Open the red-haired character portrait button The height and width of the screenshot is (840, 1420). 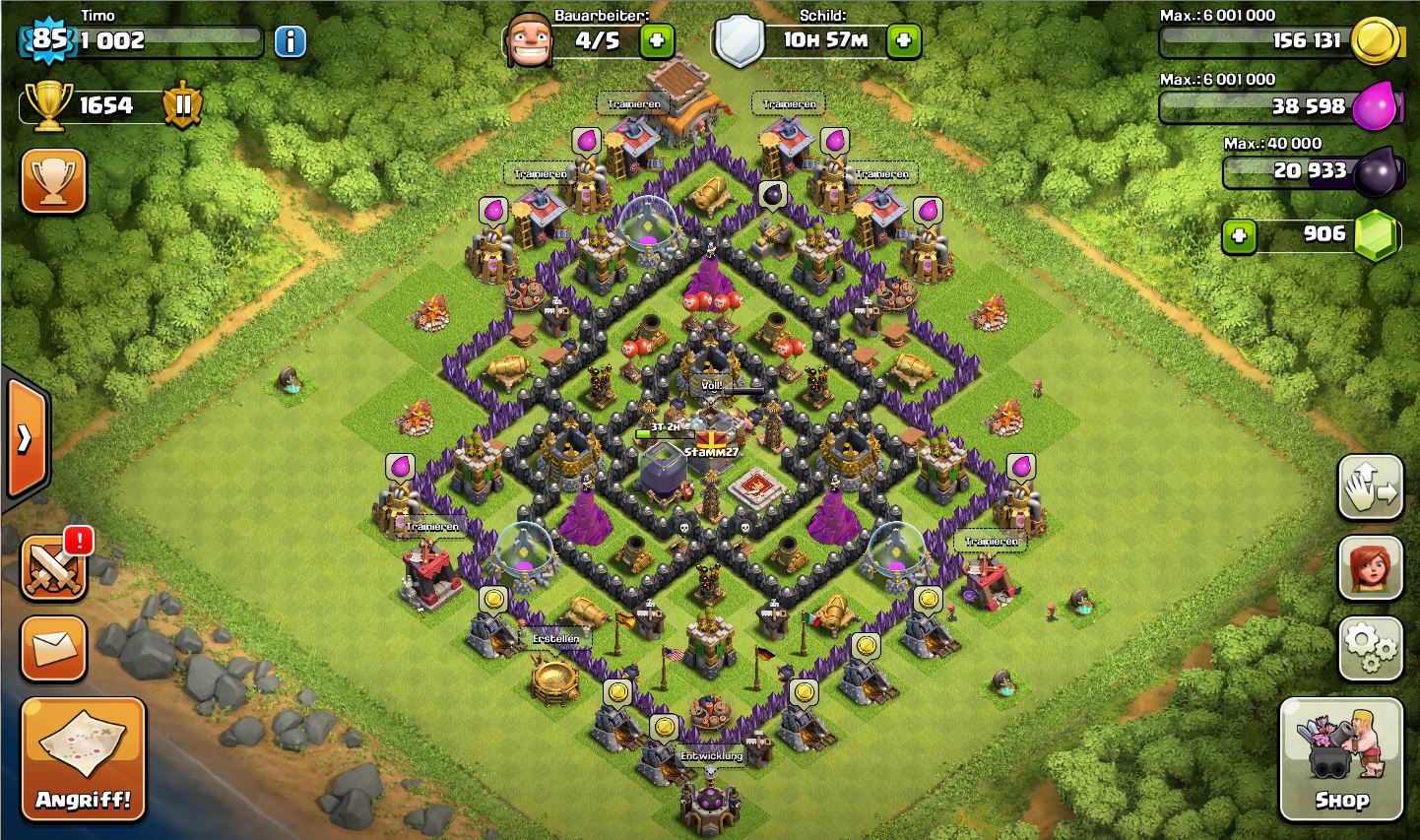(x=1370, y=568)
